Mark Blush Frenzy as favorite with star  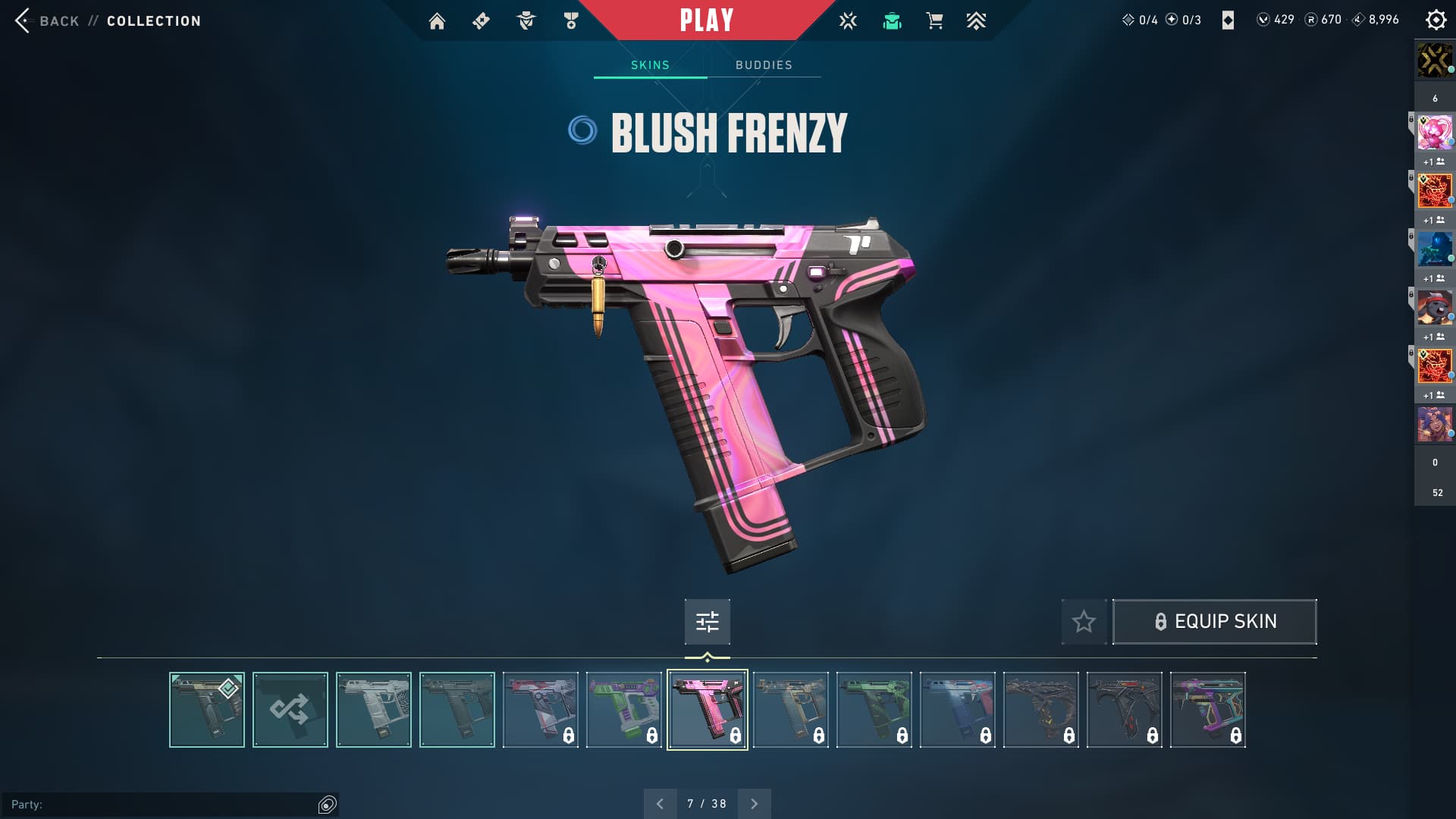tap(1084, 622)
